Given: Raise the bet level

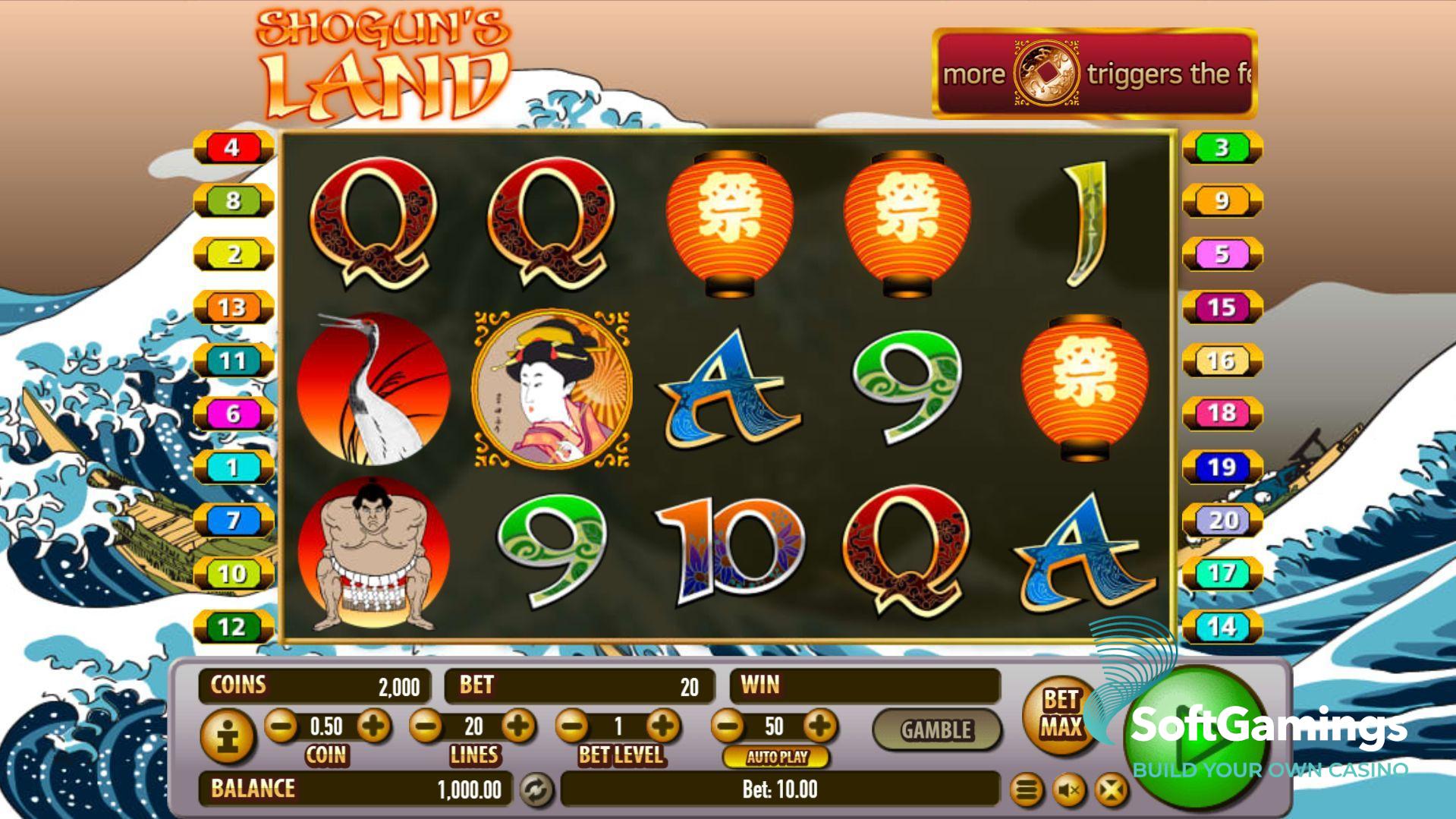Looking at the screenshot, I should pos(664,726).
